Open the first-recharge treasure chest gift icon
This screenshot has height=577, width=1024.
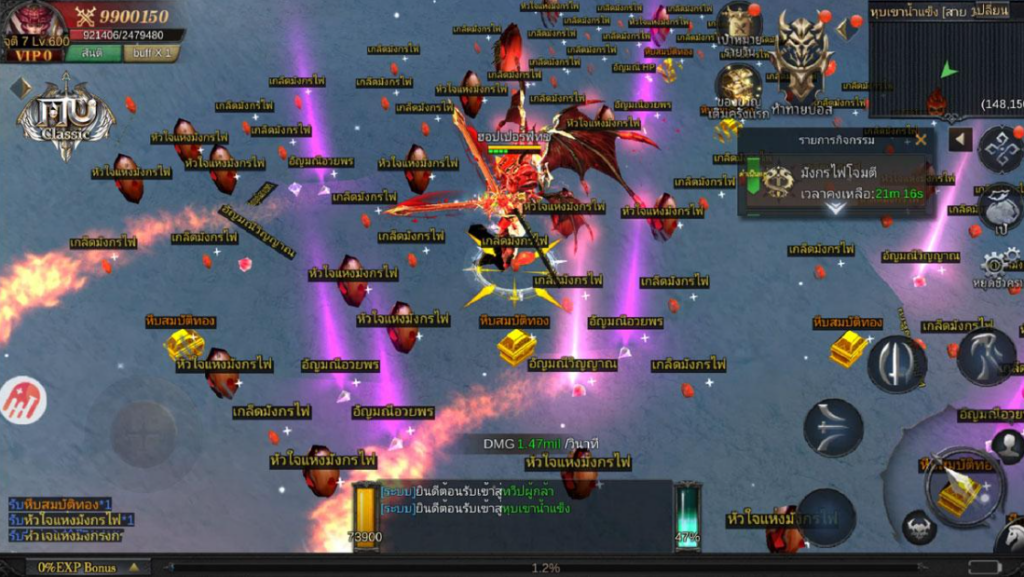(739, 86)
